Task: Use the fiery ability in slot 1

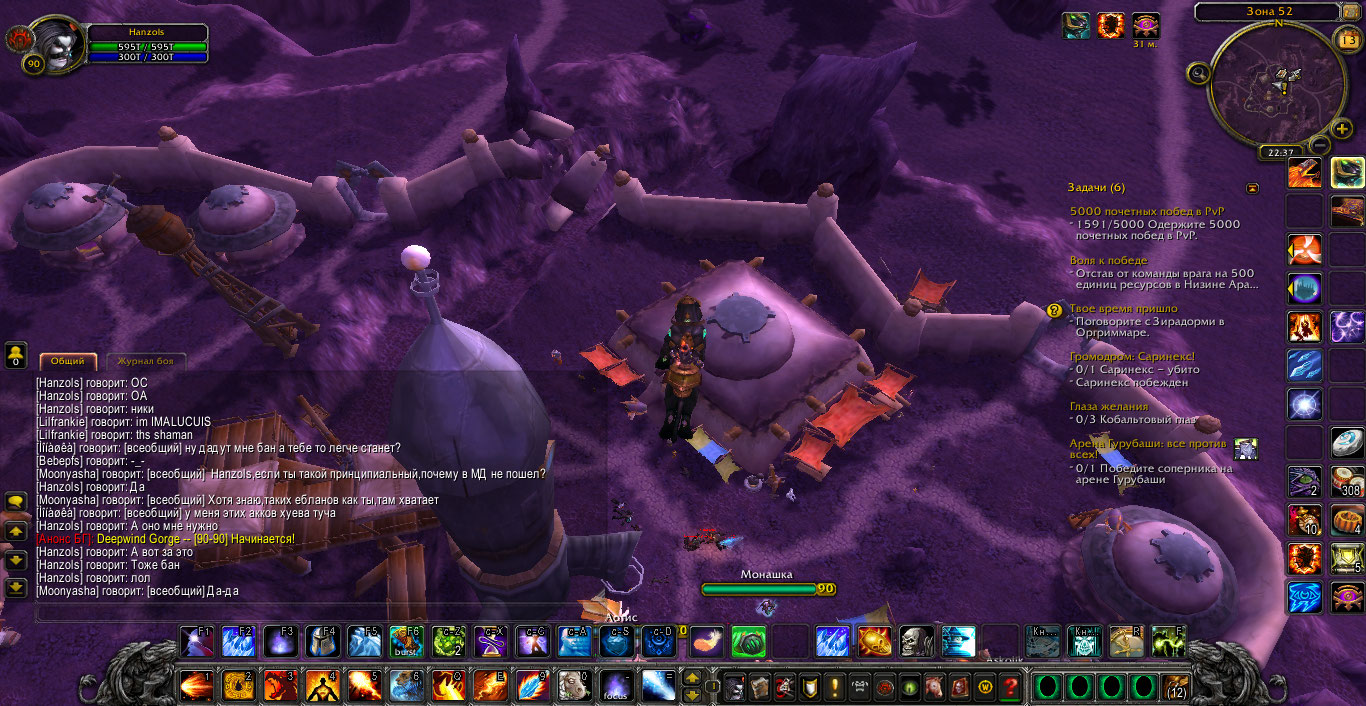Action: [x=196, y=686]
